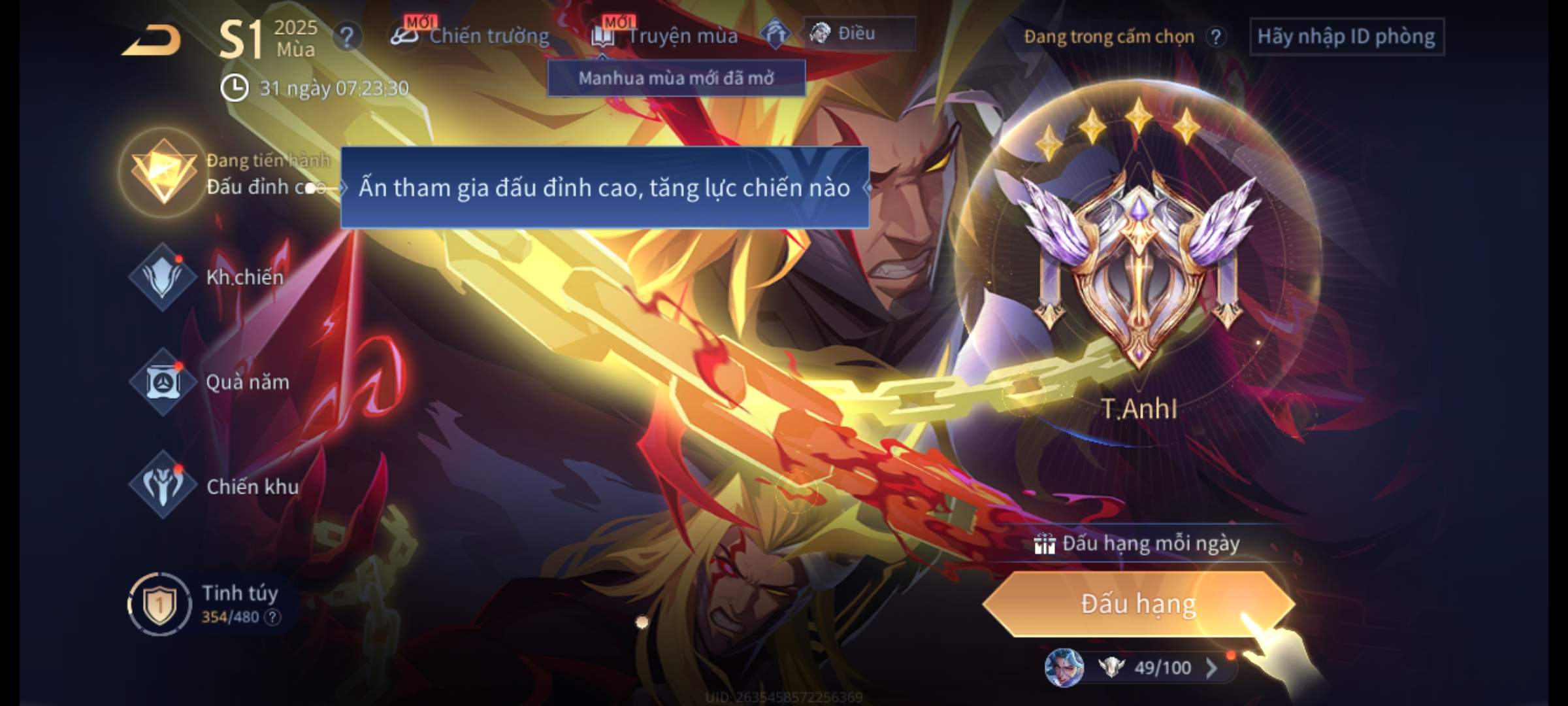The image size is (1568, 706).
Task: Show help for Đang trong cấm chọn
Action: [1215, 37]
